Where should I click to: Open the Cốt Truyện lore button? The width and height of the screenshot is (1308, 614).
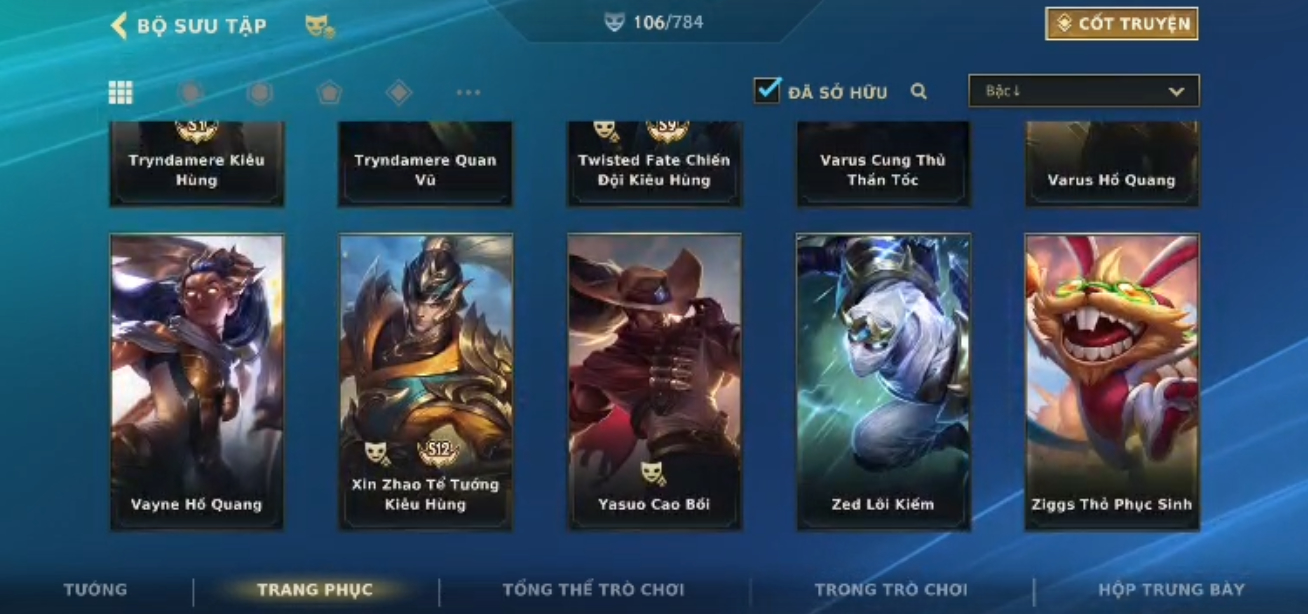point(1121,24)
